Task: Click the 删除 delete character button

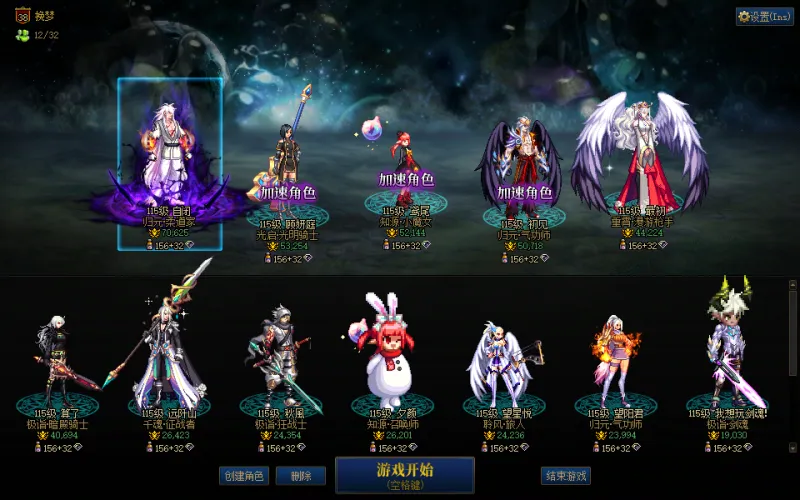Action: click(x=293, y=476)
